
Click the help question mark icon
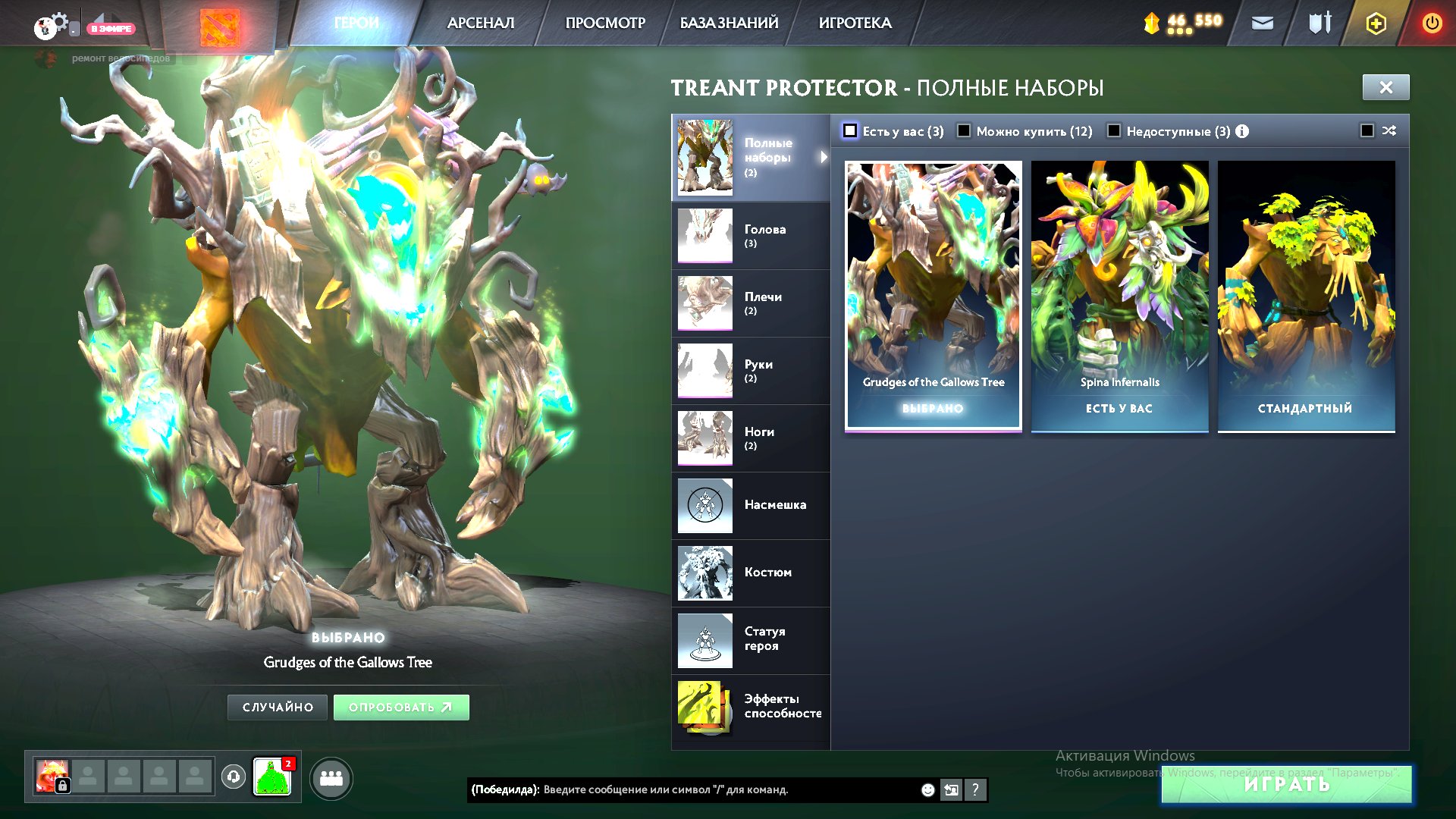pyautogui.click(x=975, y=789)
